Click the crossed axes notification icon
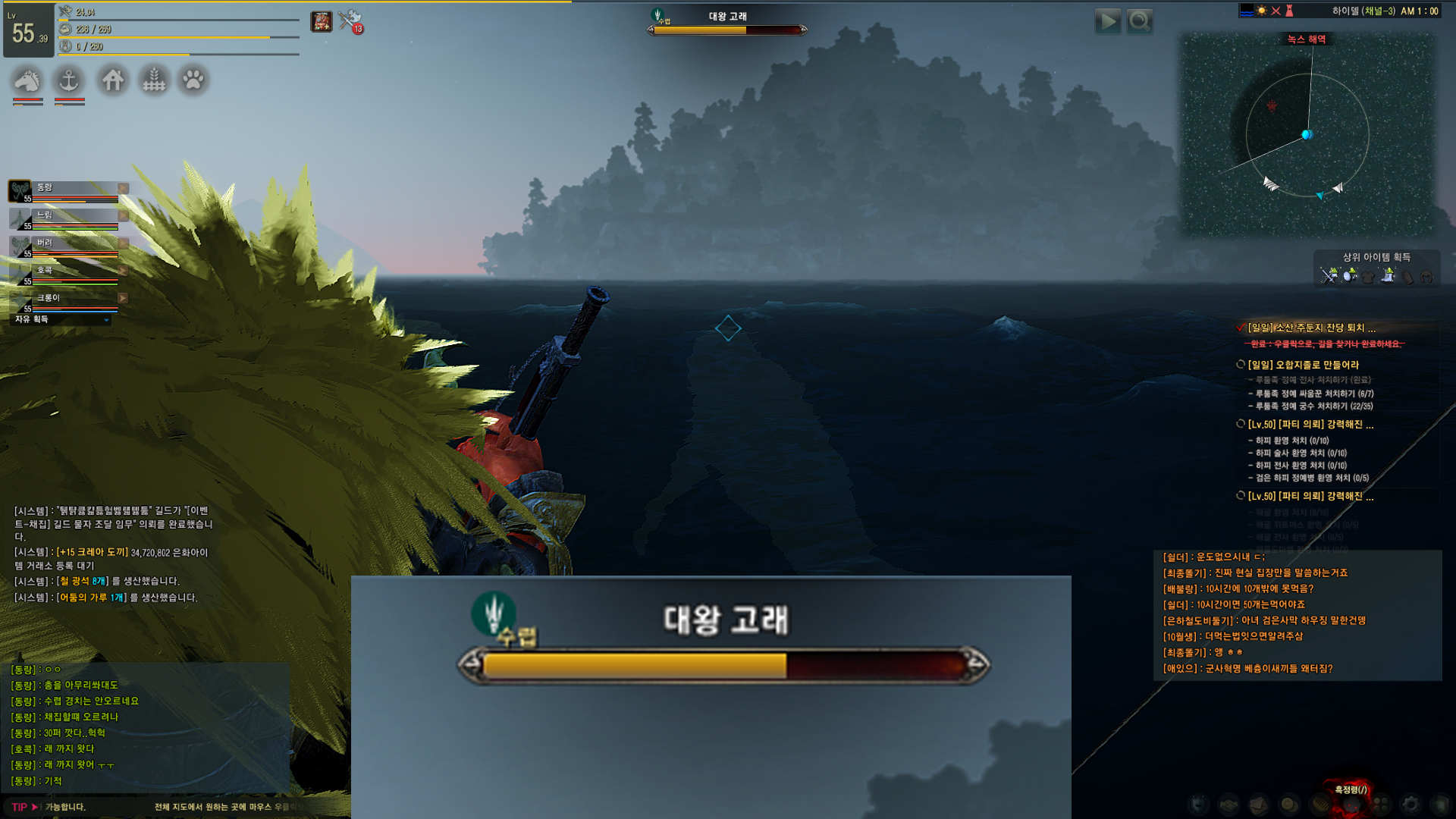The image size is (1456, 819). point(350,21)
